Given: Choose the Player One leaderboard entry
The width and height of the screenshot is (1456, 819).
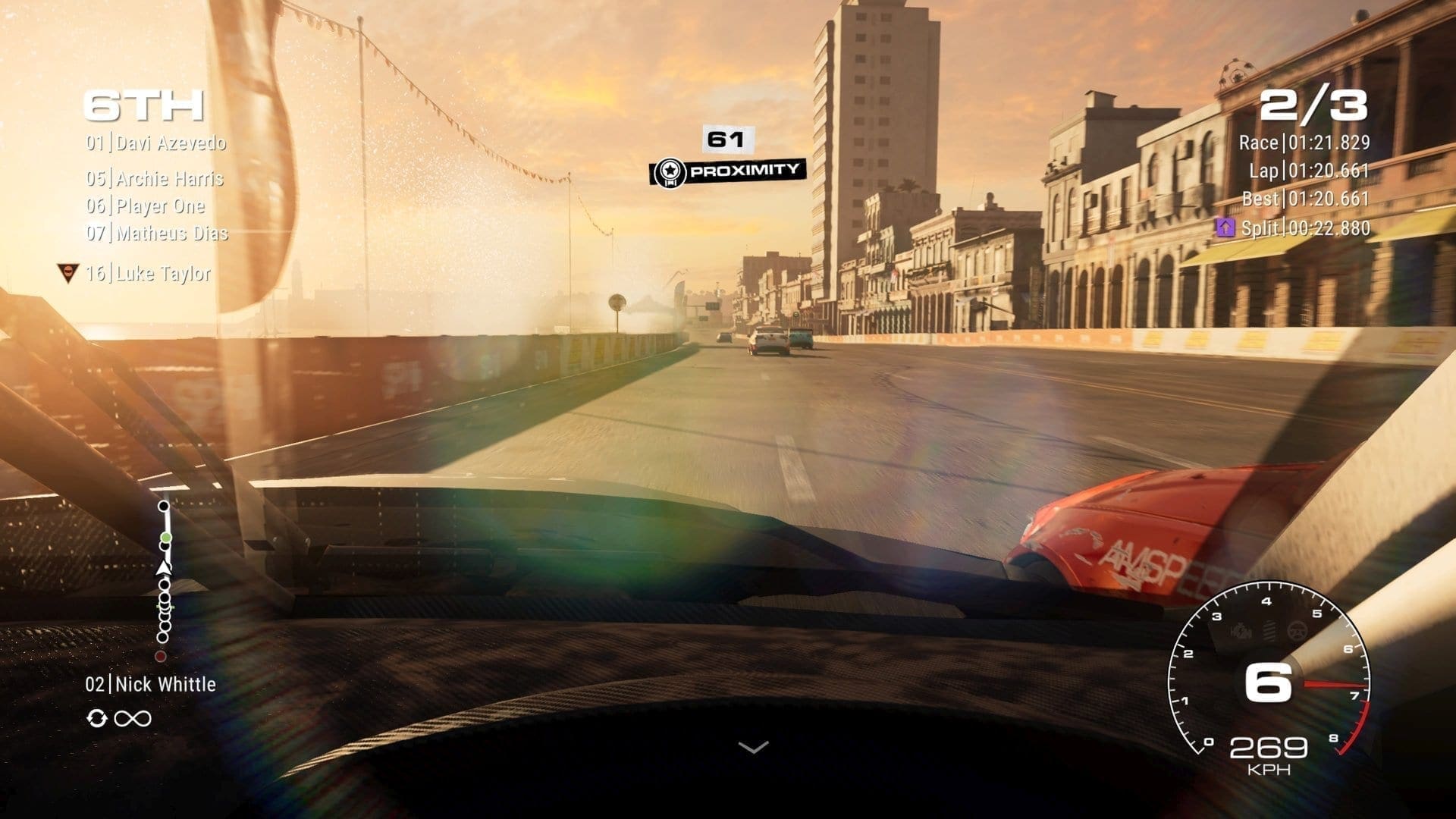Looking at the screenshot, I should (146, 206).
